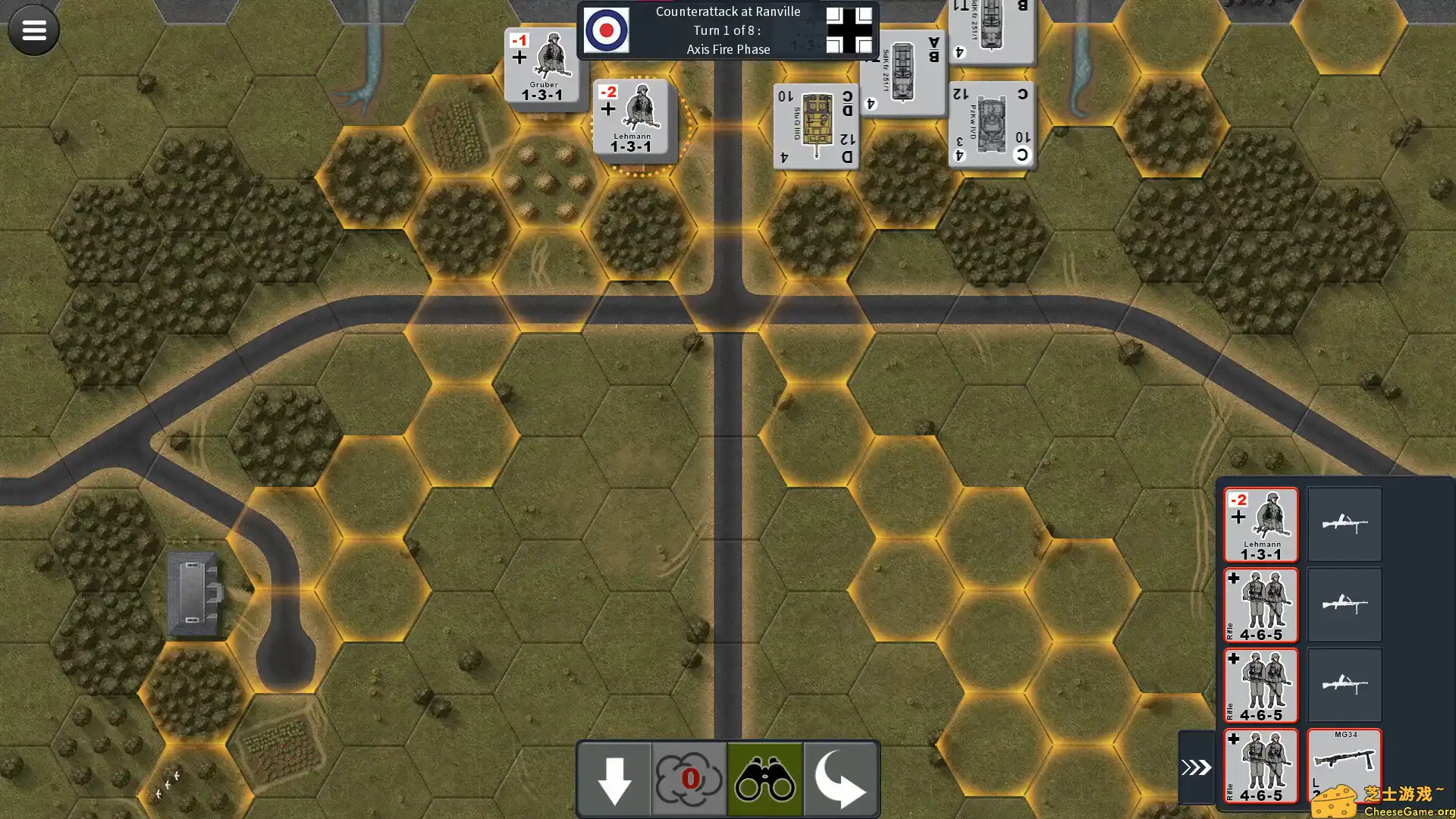Click the curved arrow end-phase button

(x=840, y=779)
